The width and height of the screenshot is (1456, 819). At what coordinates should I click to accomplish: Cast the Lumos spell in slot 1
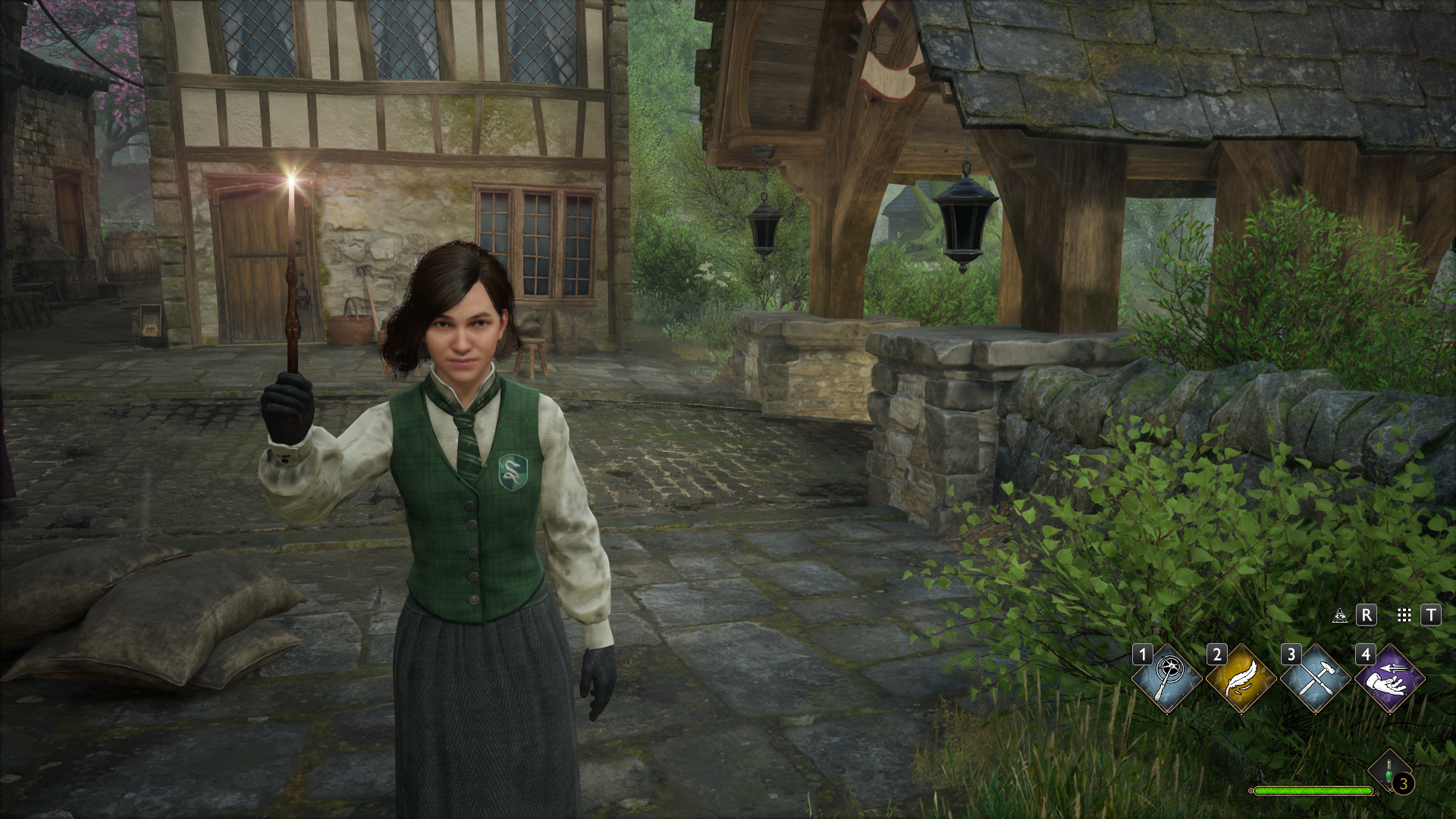1166,677
